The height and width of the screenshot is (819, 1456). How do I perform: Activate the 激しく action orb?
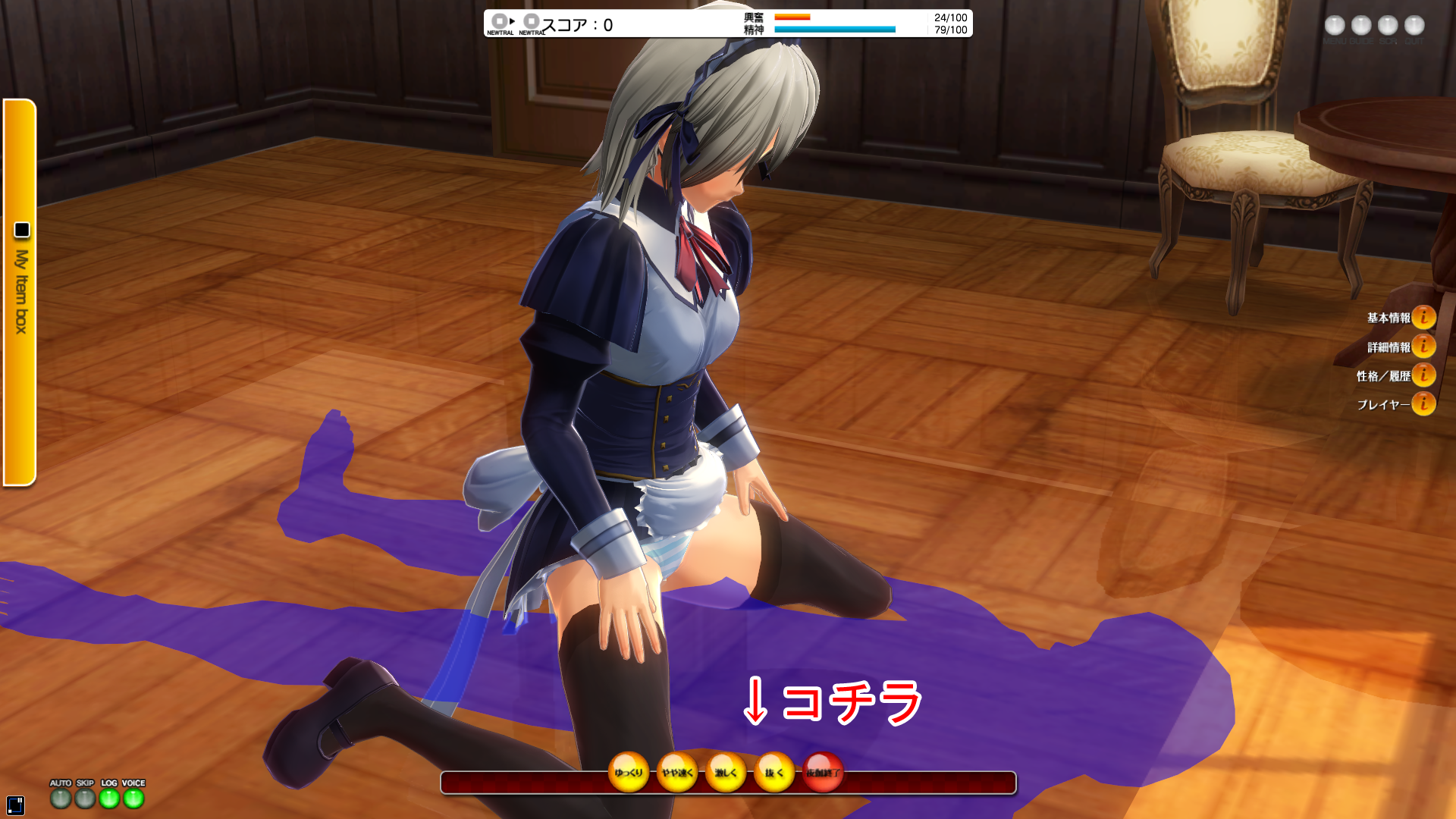coord(726,772)
